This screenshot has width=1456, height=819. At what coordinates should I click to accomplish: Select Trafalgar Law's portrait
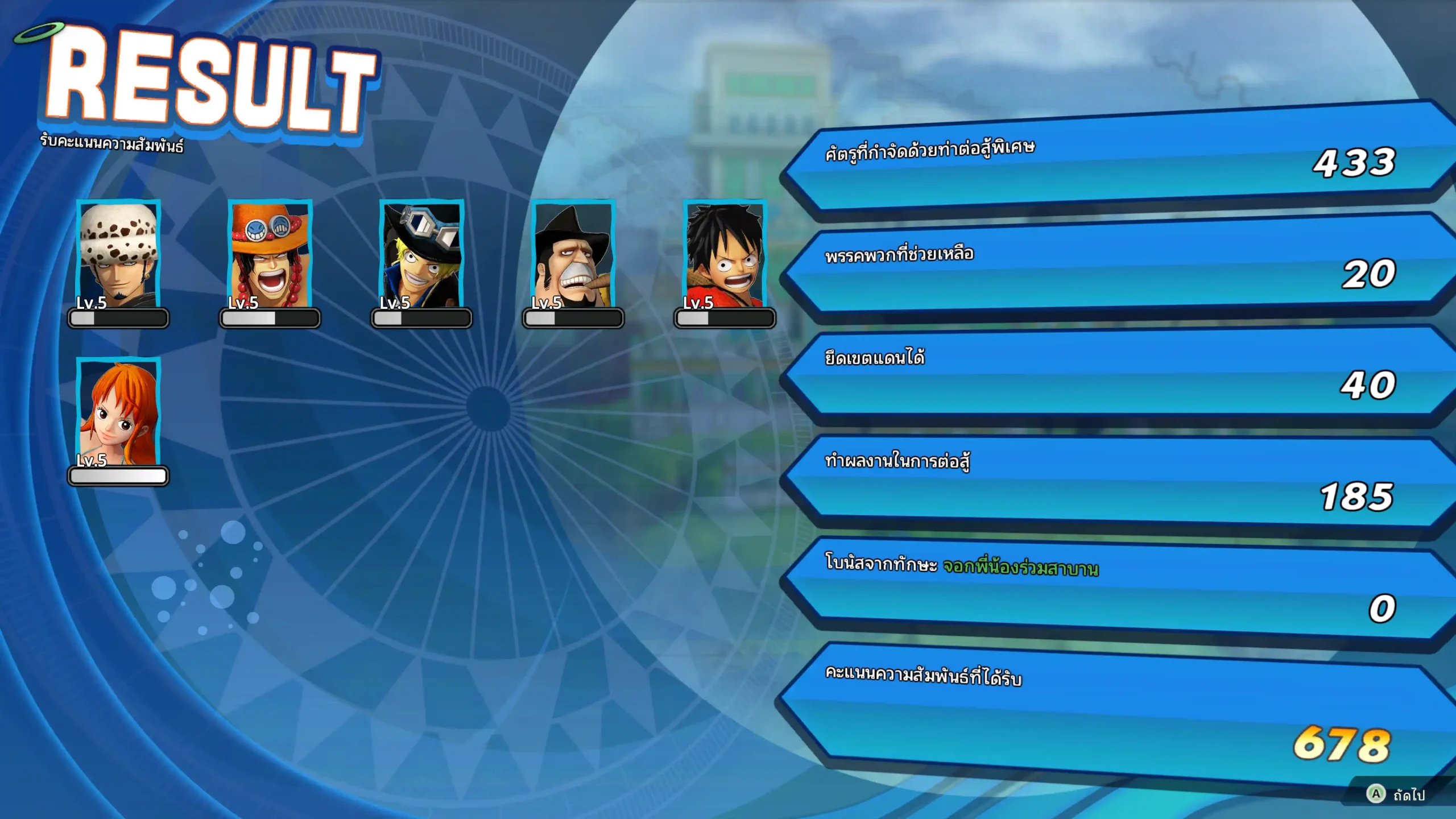tap(118, 254)
